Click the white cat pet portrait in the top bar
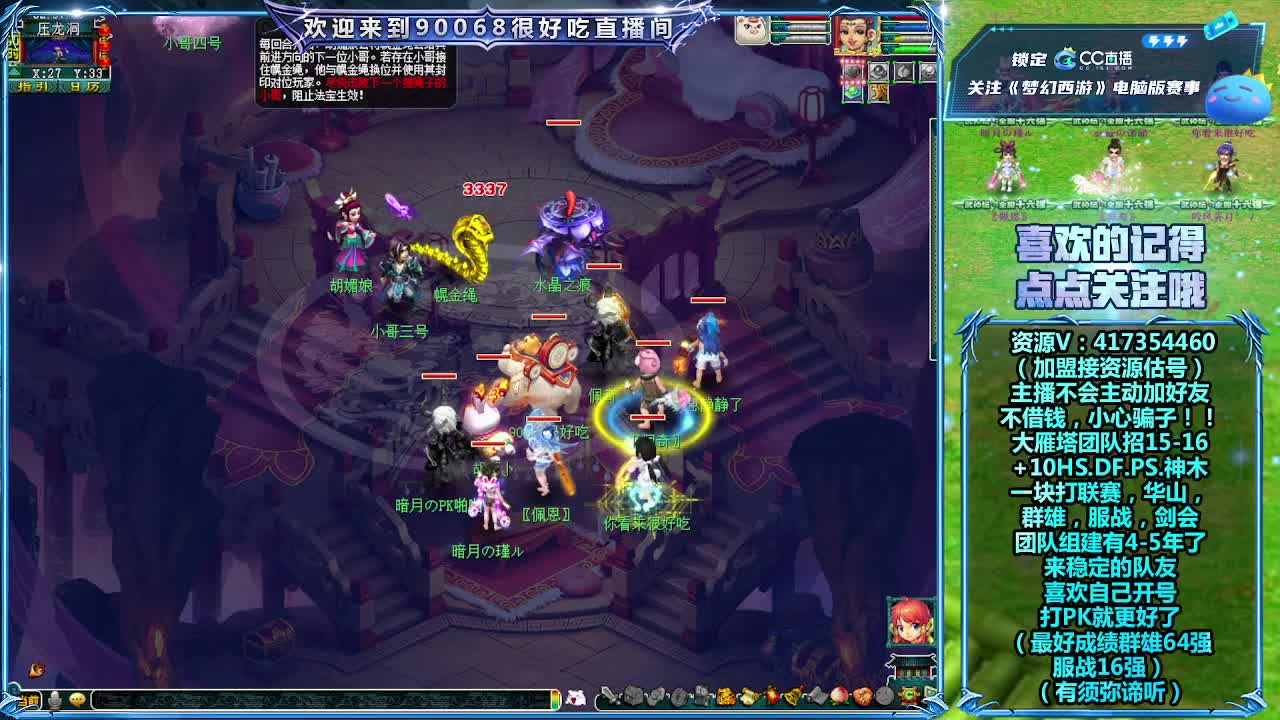The width and height of the screenshot is (1280, 720). coord(752,30)
